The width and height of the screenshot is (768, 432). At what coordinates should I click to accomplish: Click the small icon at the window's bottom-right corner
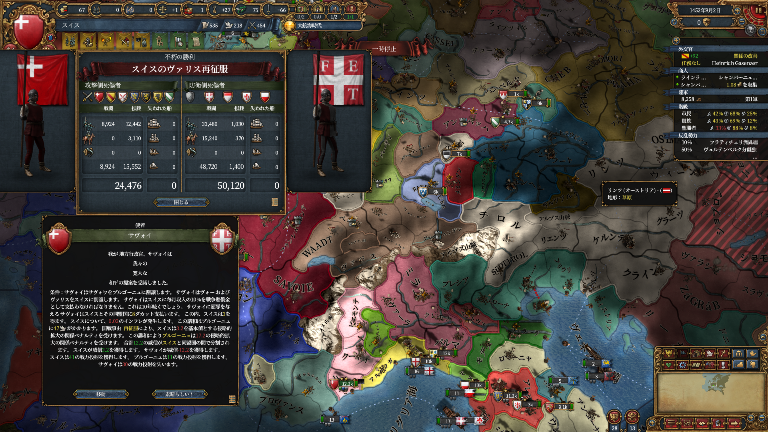pos(276,201)
